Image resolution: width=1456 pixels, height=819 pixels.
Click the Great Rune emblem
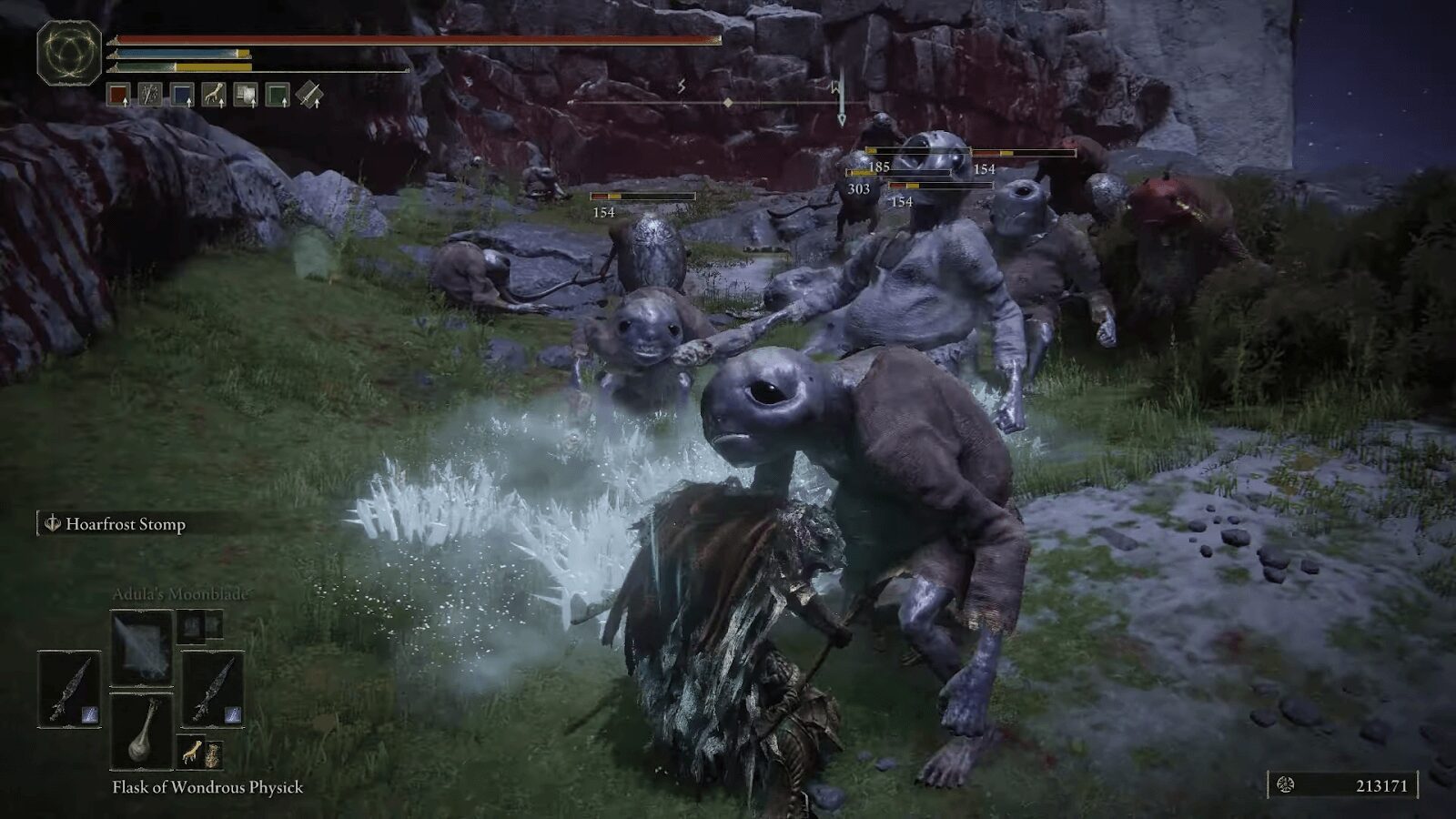pos(69,53)
